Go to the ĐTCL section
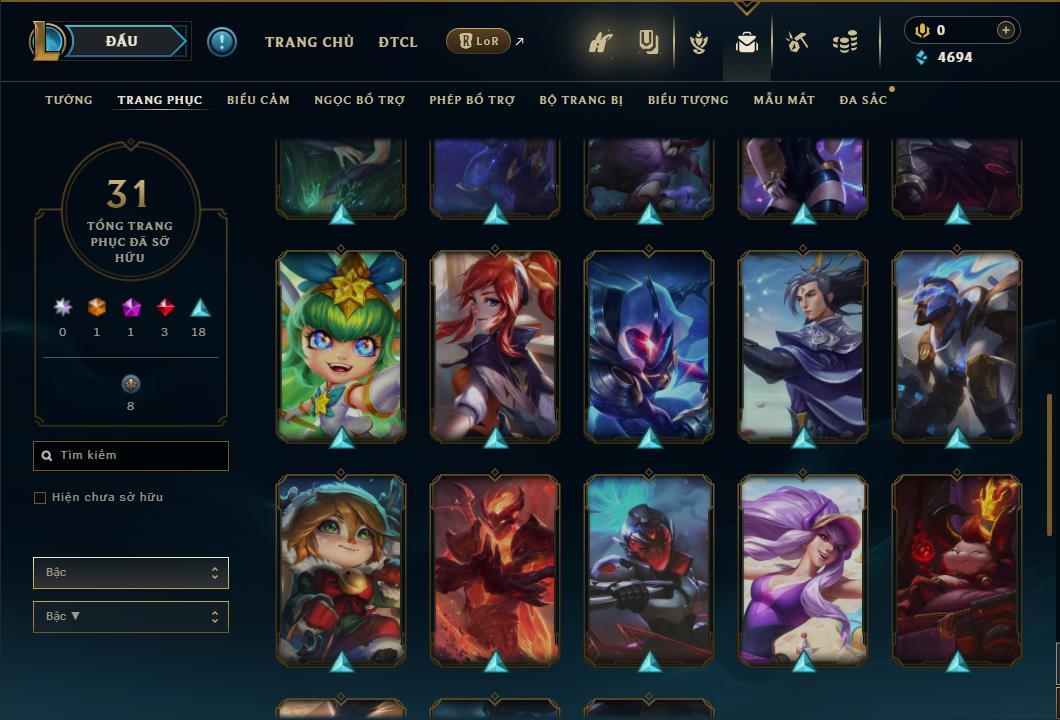Viewport: 1060px width, 720px height. coord(398,42)
